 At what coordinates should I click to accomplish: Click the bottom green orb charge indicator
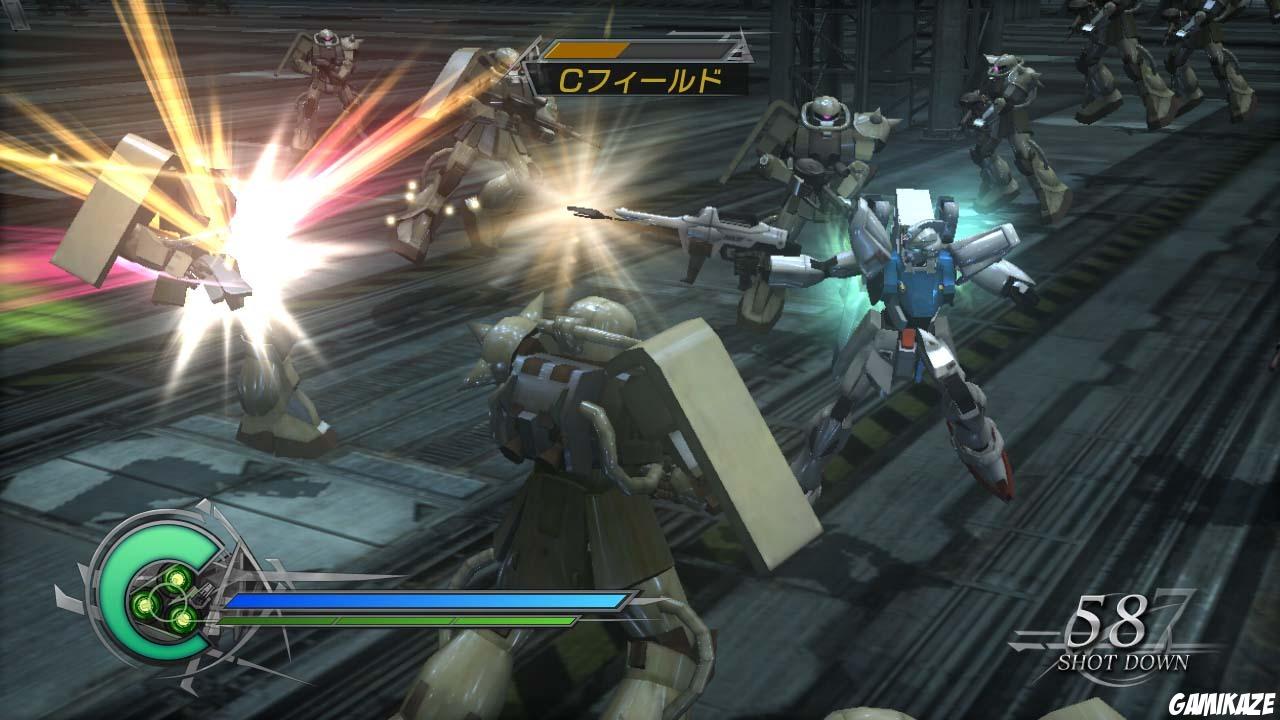[x=182, y=620]
